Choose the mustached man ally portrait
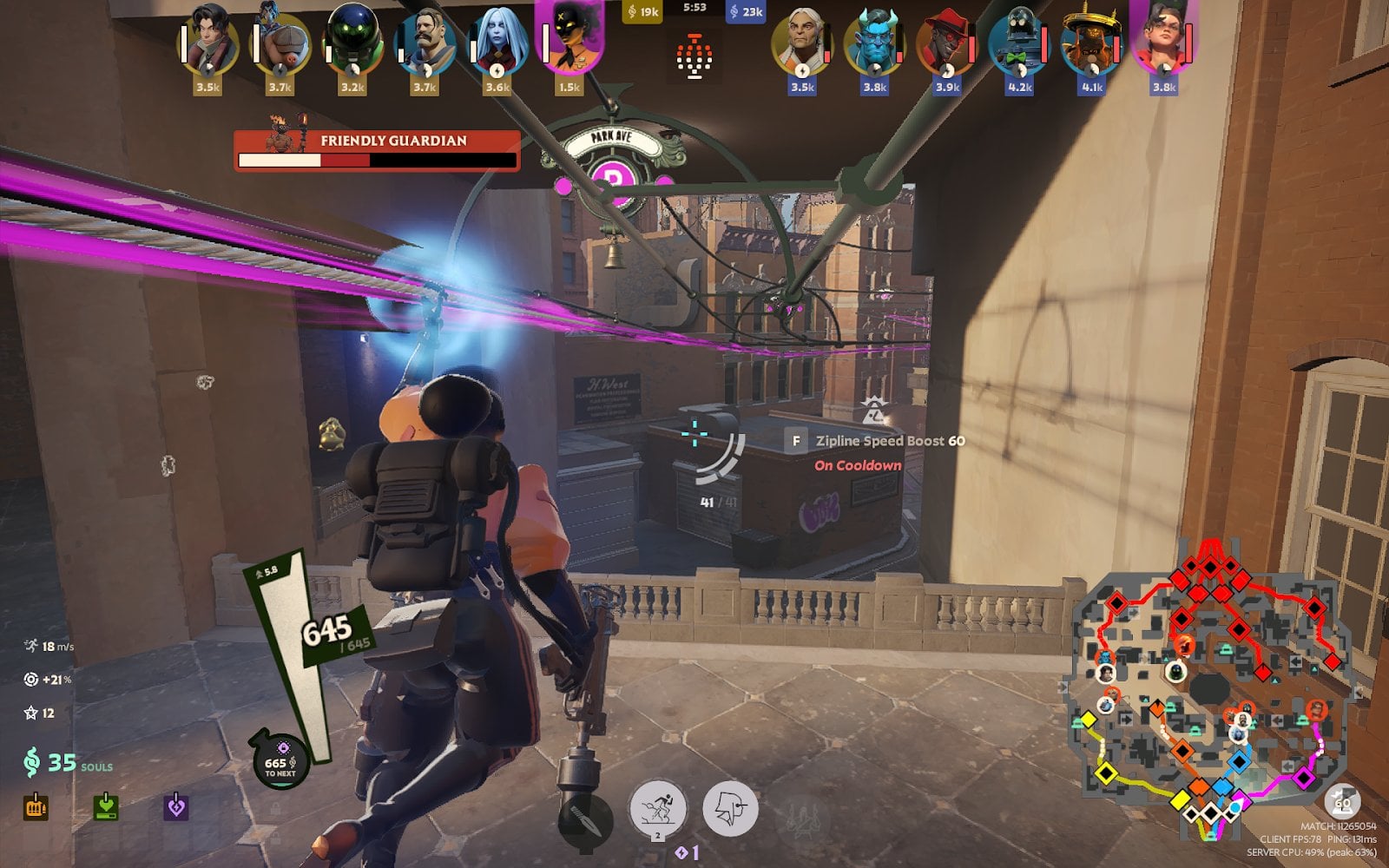This screenshot has height=868, width=1389. point(425,43)
